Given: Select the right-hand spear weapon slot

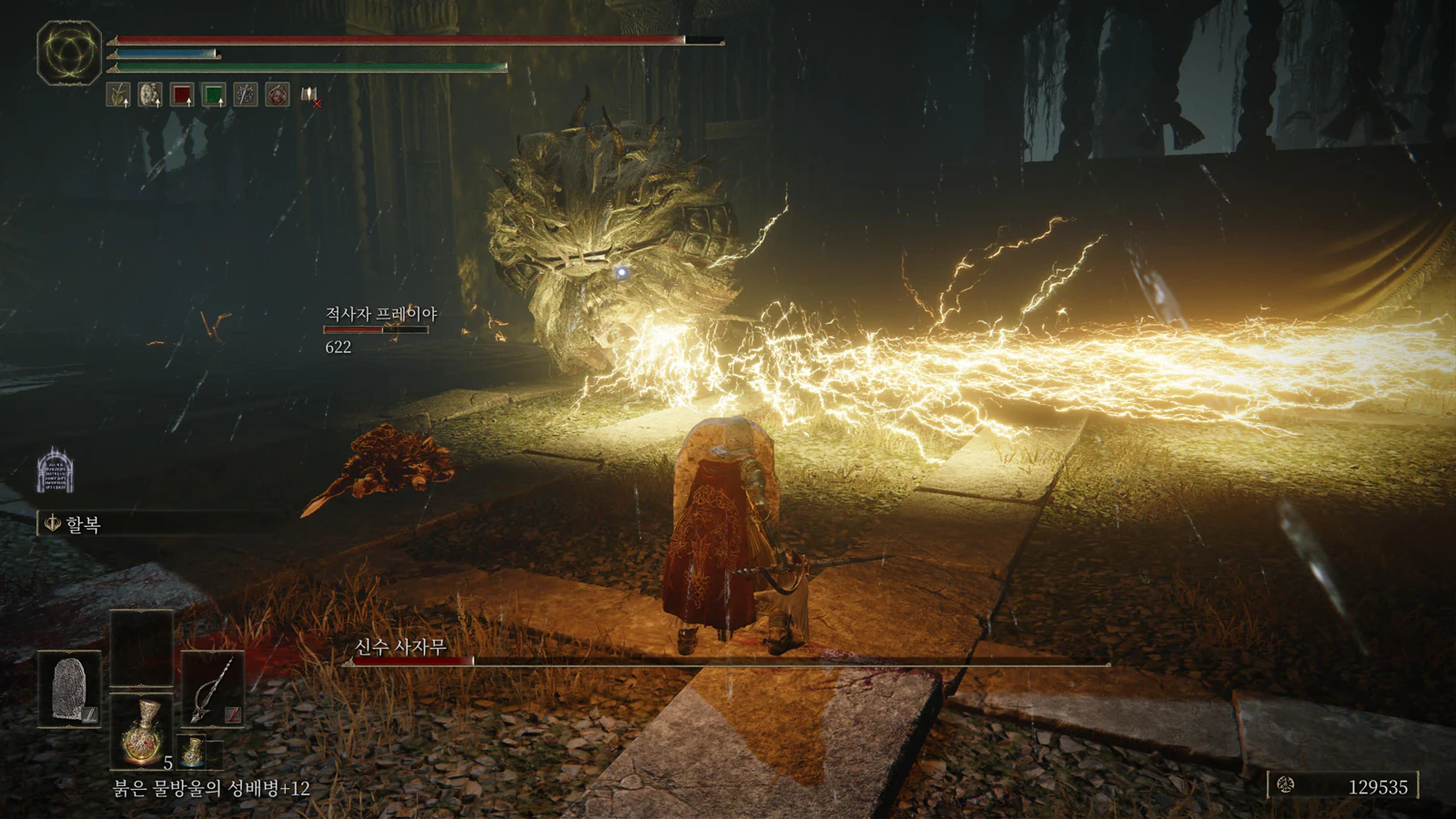Looking at the screenshot, I should (213, 689).
